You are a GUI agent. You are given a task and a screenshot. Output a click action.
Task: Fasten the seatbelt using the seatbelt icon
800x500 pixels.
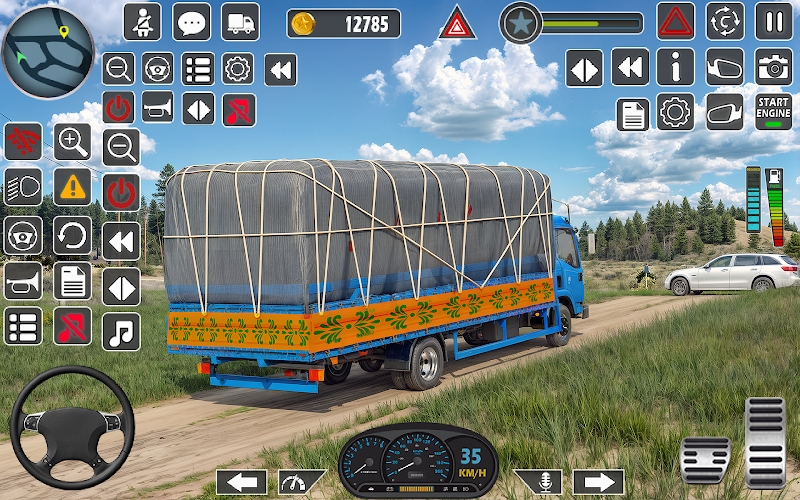[x=143, y=21]
